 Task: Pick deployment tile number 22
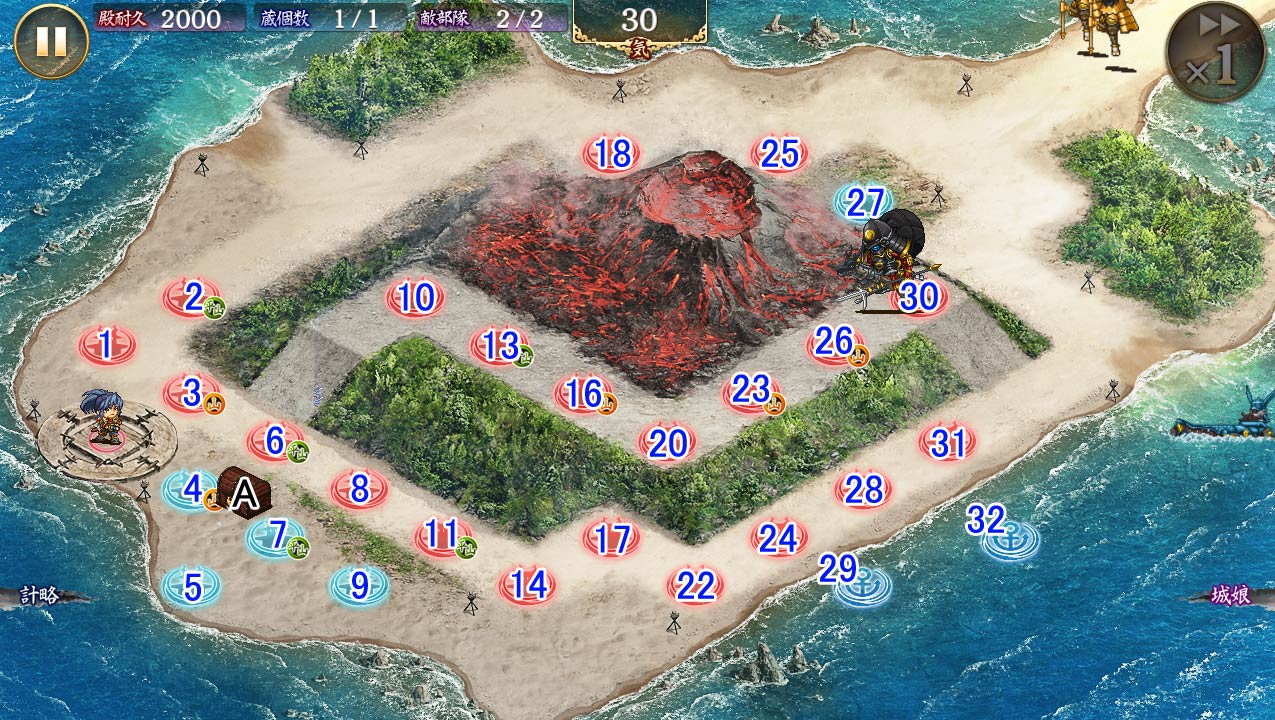[x=695, y=585]
